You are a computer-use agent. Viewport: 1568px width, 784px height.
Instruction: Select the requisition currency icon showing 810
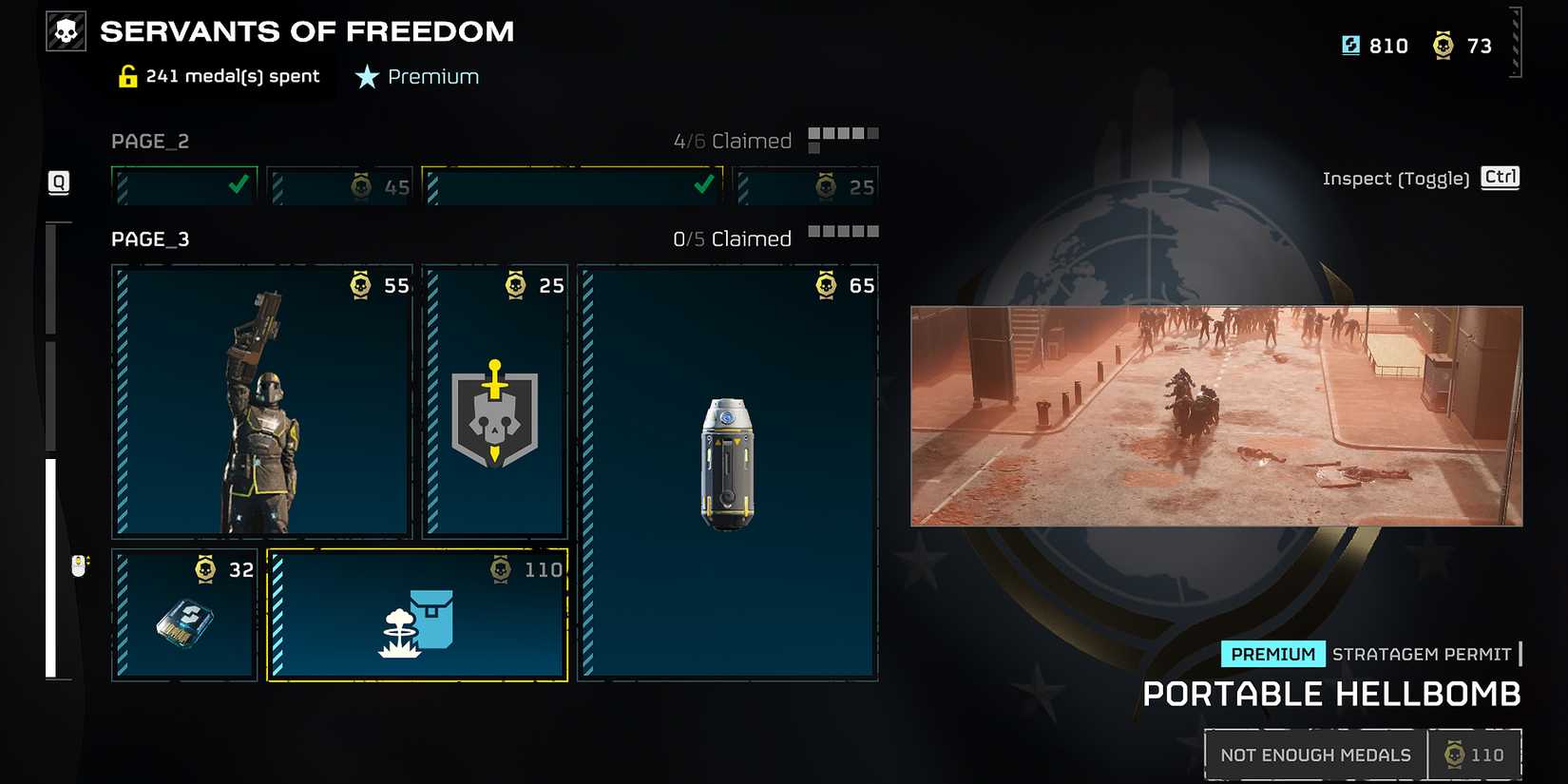tap(1350, 45)
